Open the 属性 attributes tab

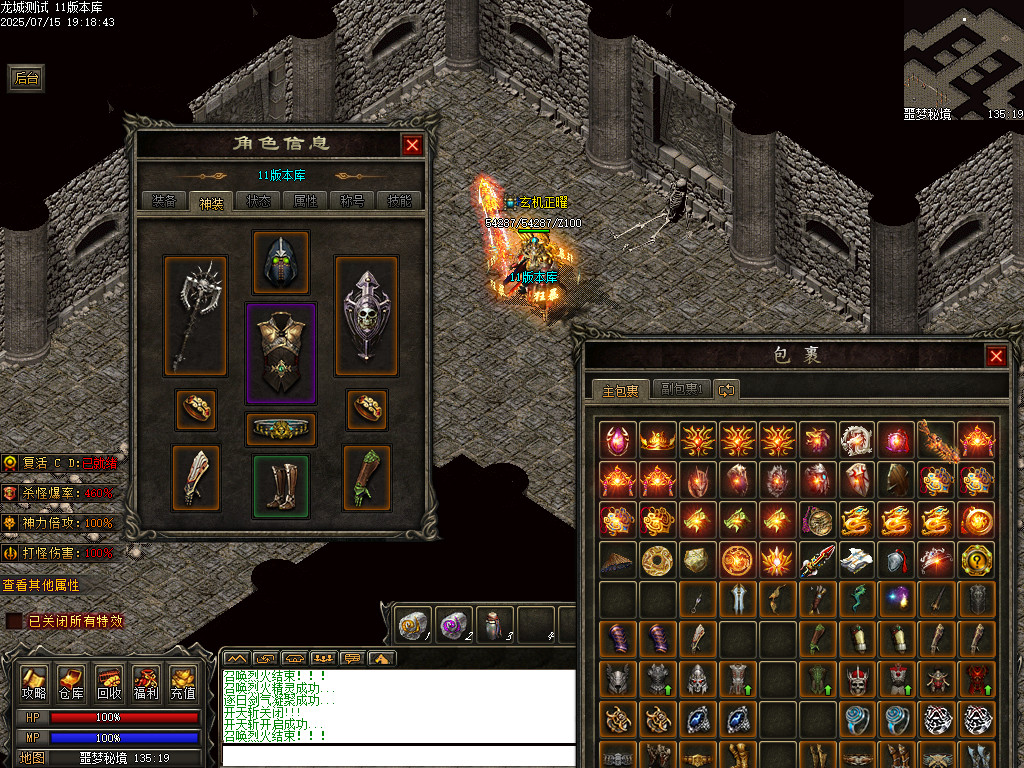pos(305,201)
